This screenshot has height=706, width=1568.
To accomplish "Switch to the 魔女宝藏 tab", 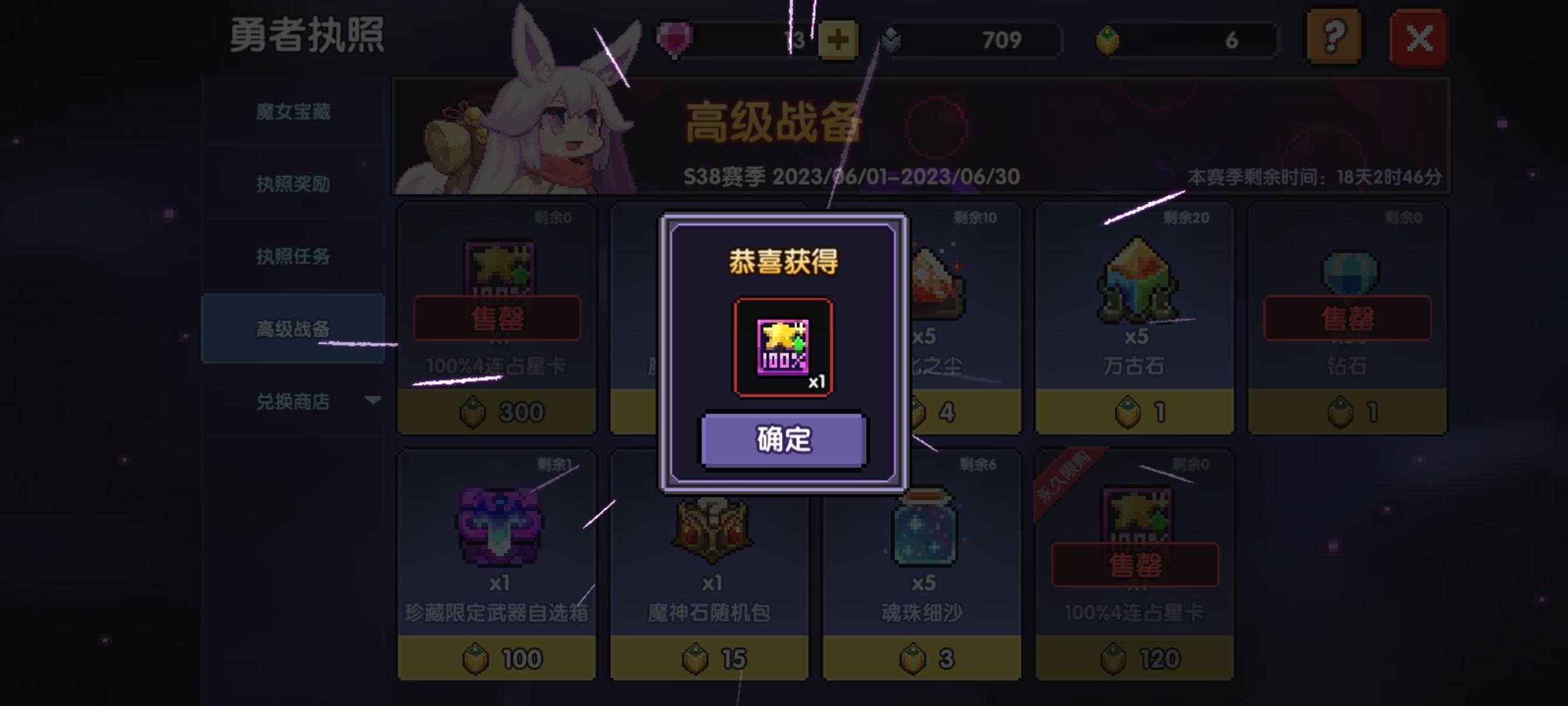I will pos(294,112).
